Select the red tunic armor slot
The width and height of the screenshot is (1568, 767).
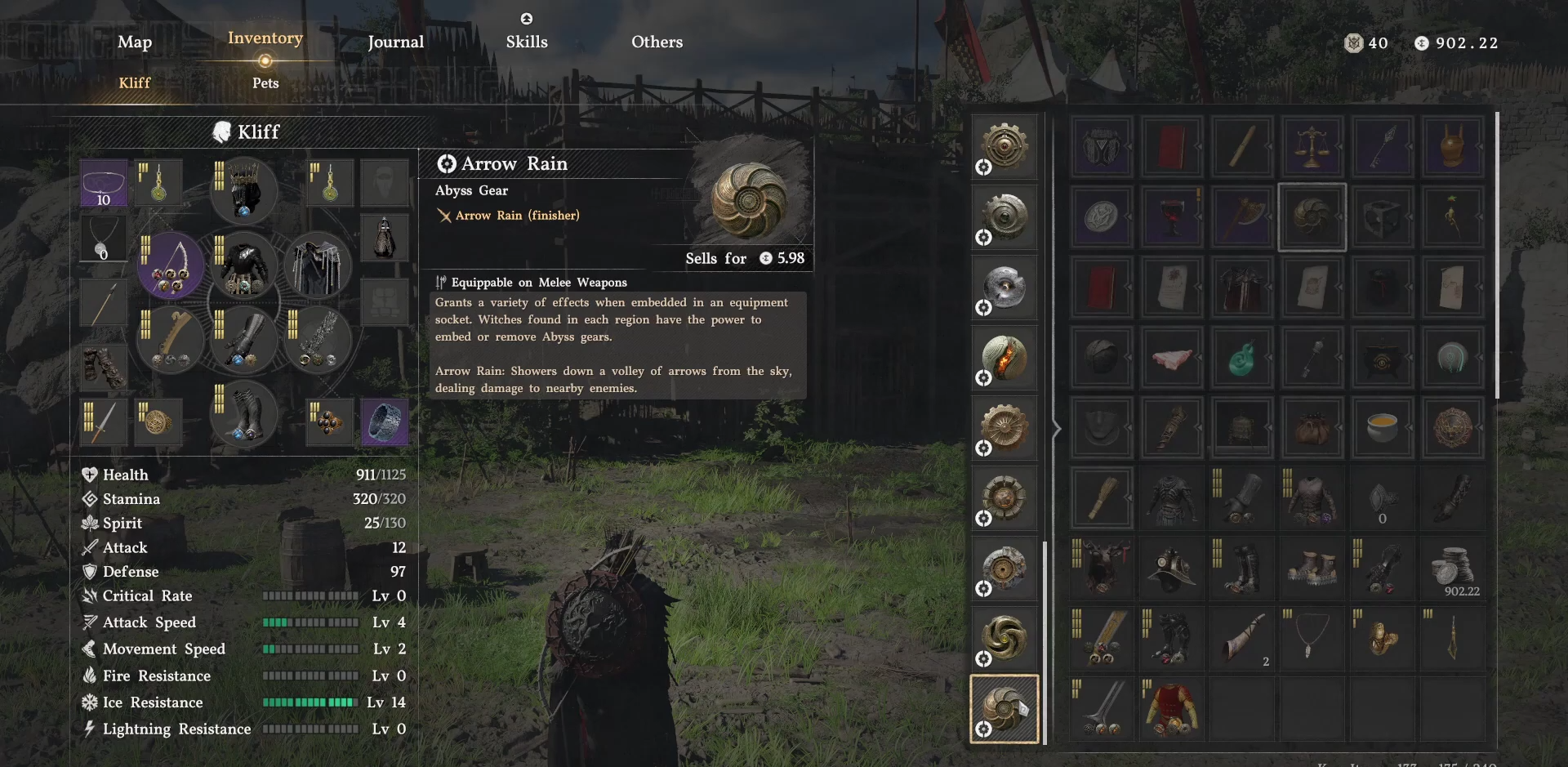[1171, 708]
